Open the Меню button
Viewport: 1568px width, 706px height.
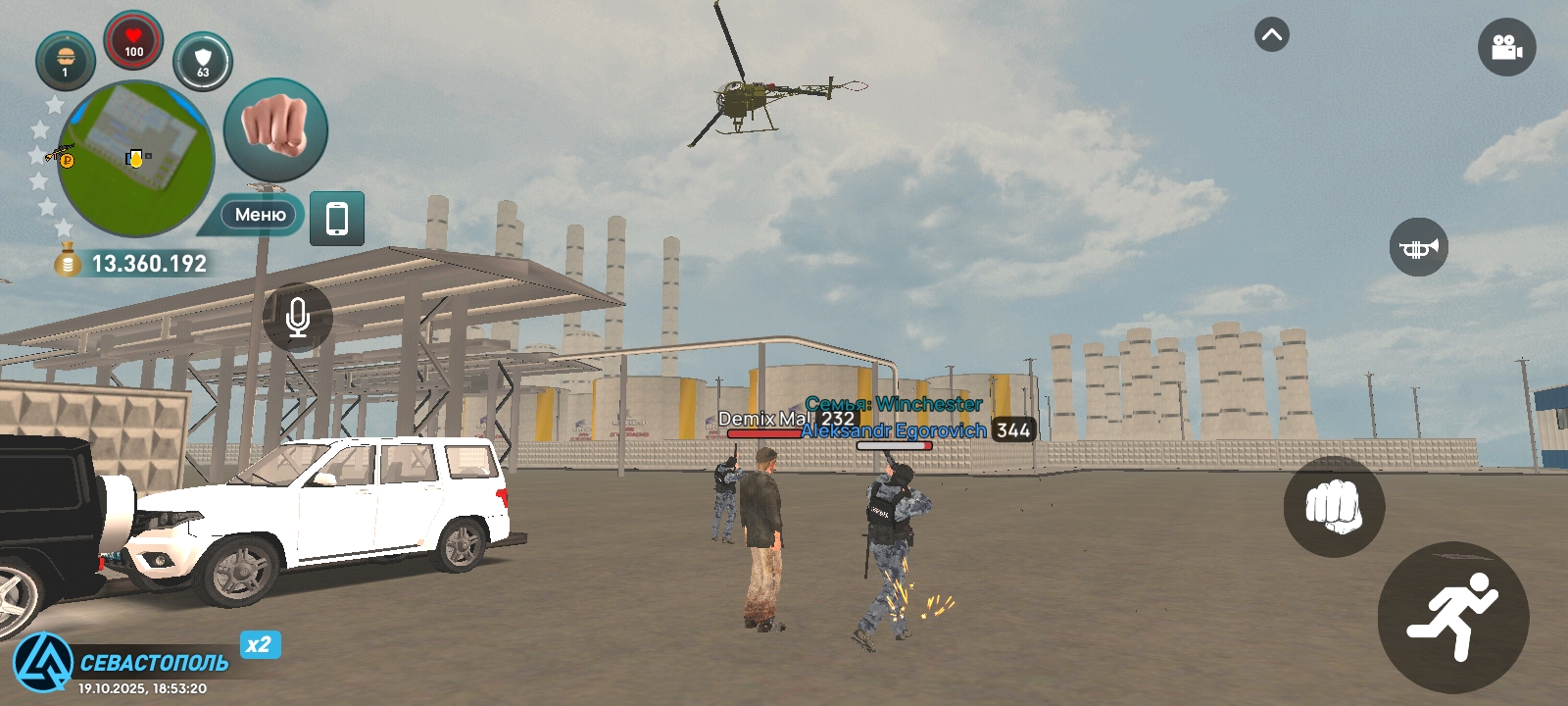point(259,215)
